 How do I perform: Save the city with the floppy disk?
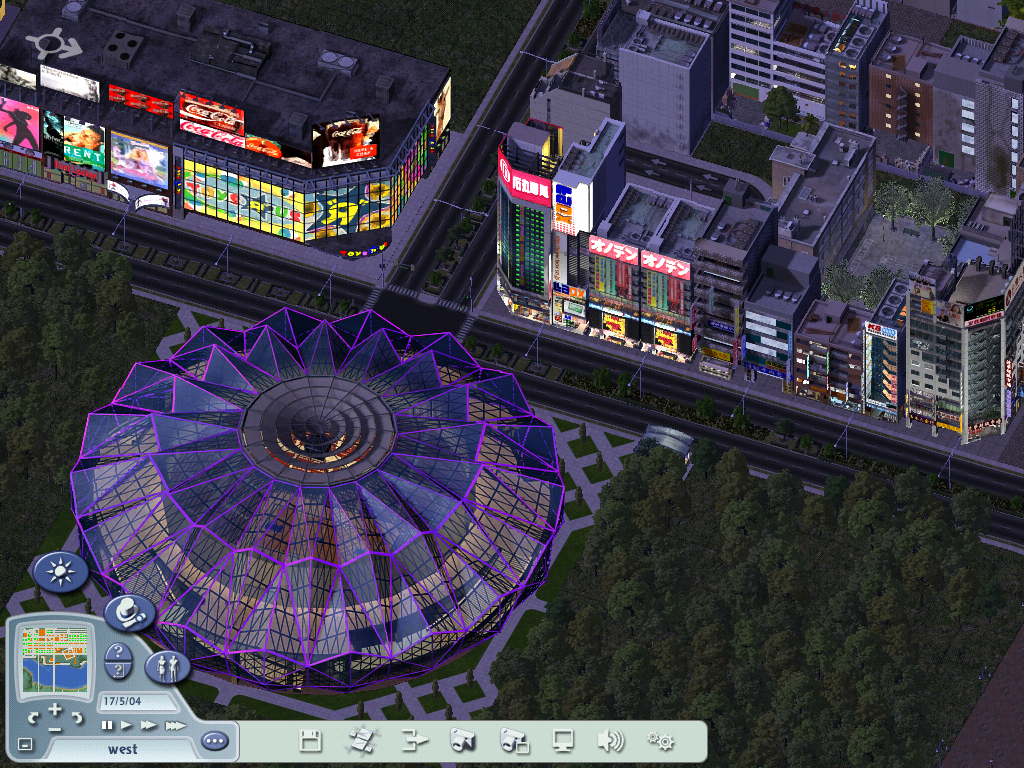click(310, 741)
